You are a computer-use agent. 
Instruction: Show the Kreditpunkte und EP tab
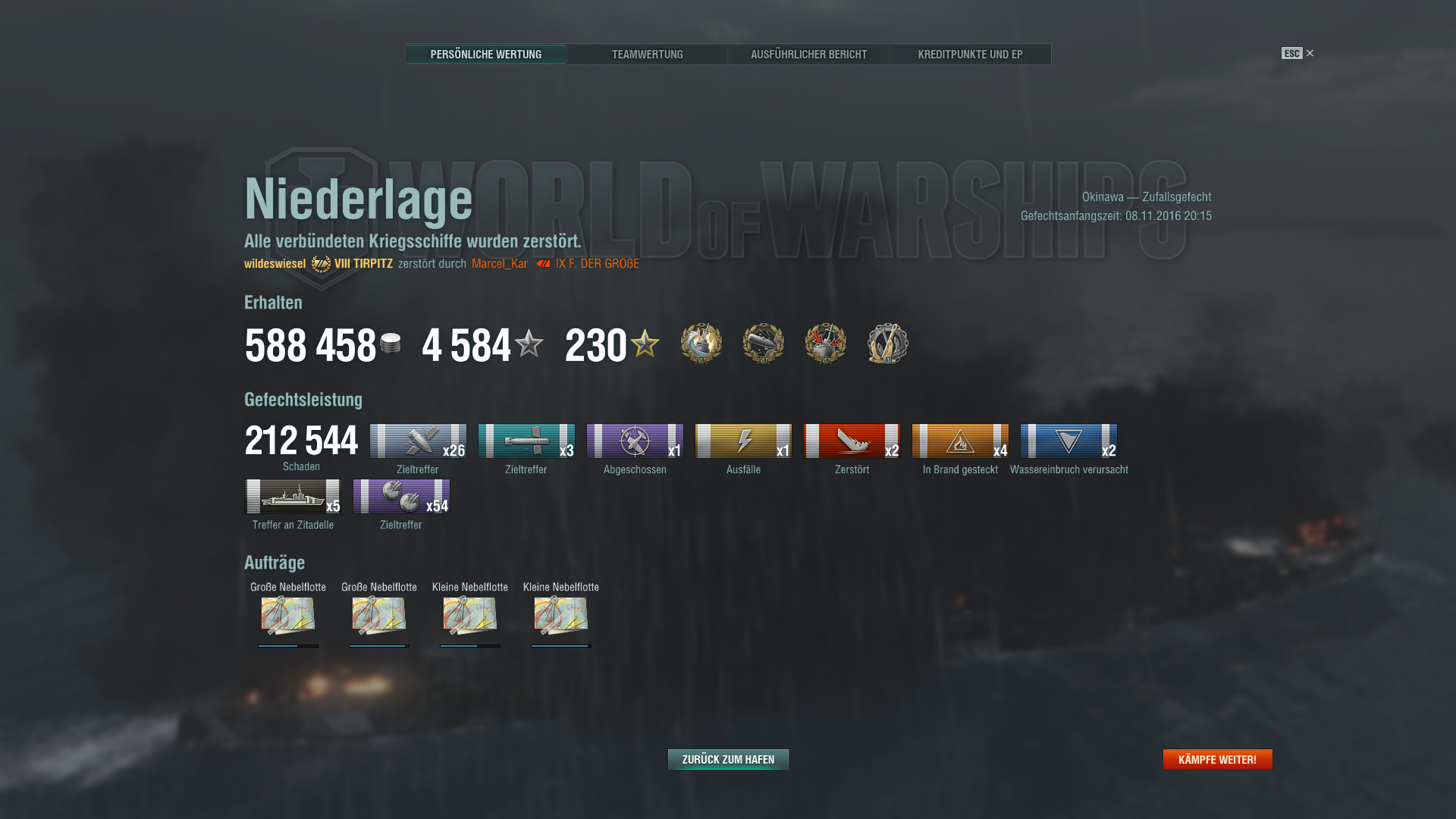(x=970, y=55)
